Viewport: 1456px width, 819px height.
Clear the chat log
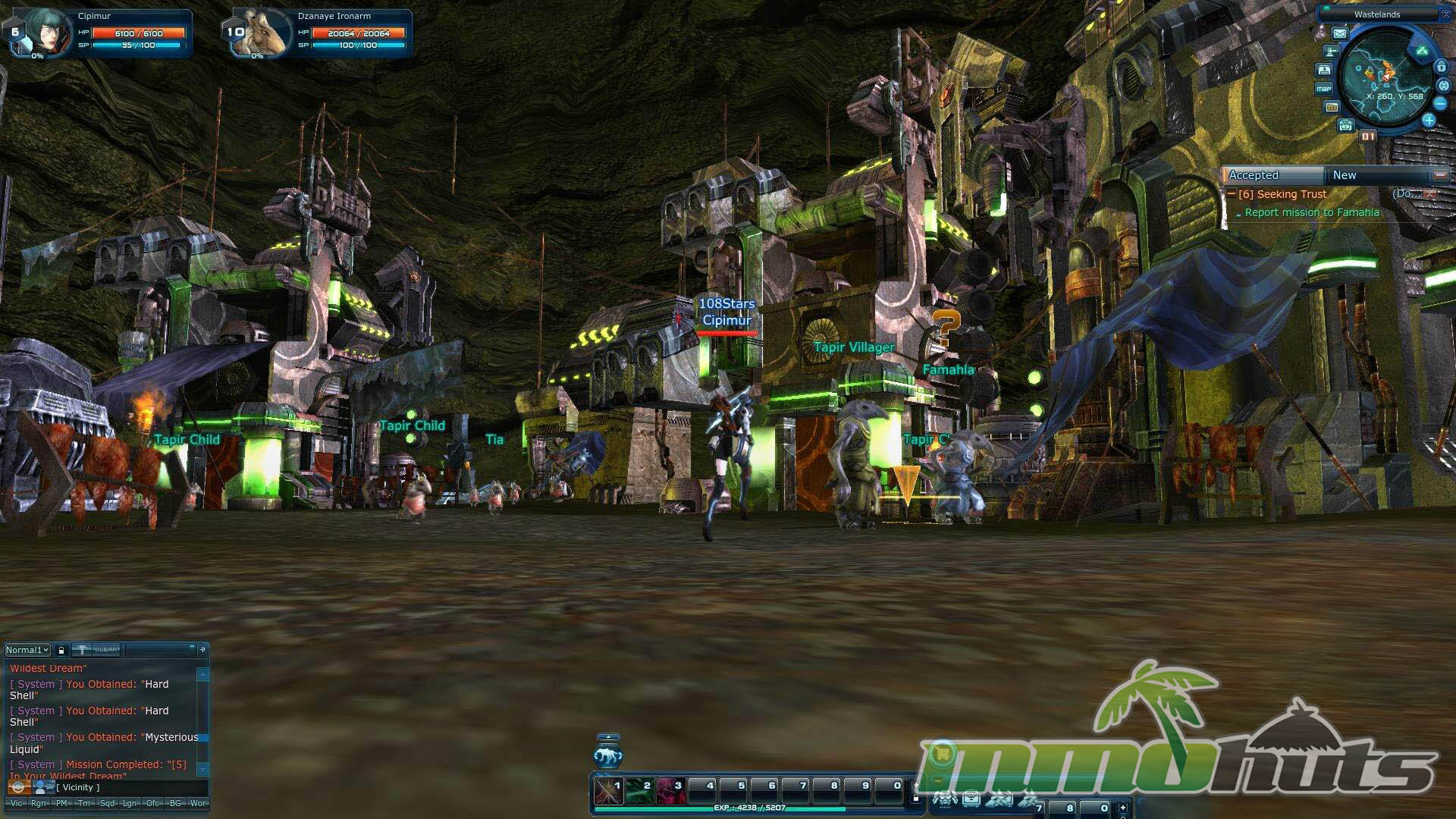tap(106, 650)
